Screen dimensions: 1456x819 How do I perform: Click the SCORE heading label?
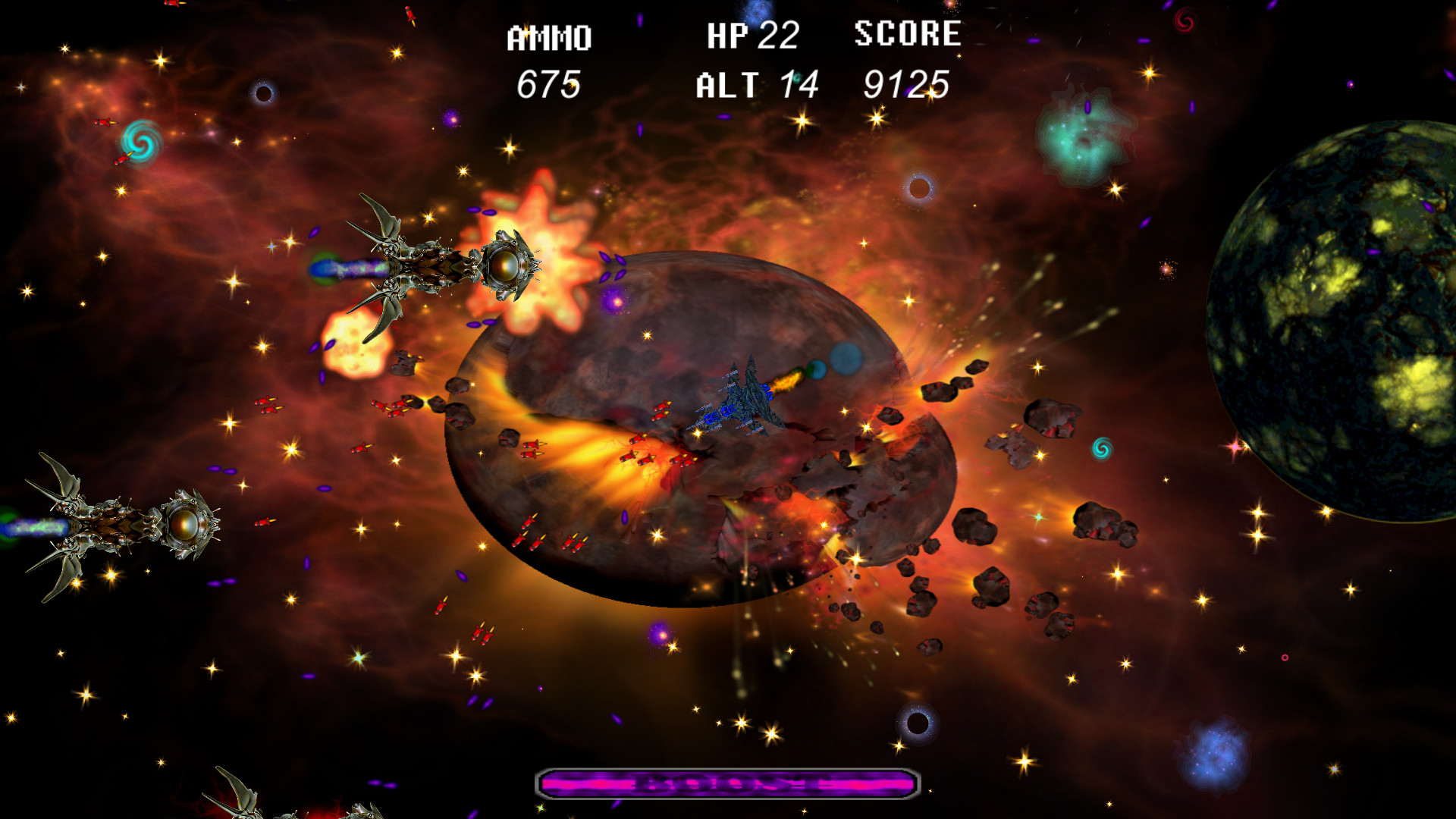907,33
